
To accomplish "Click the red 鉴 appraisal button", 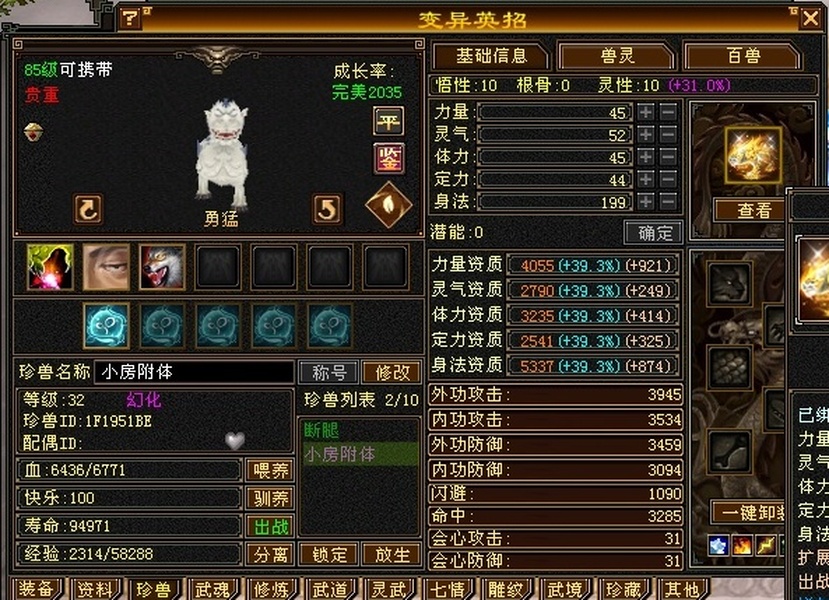I will point(388,157).
